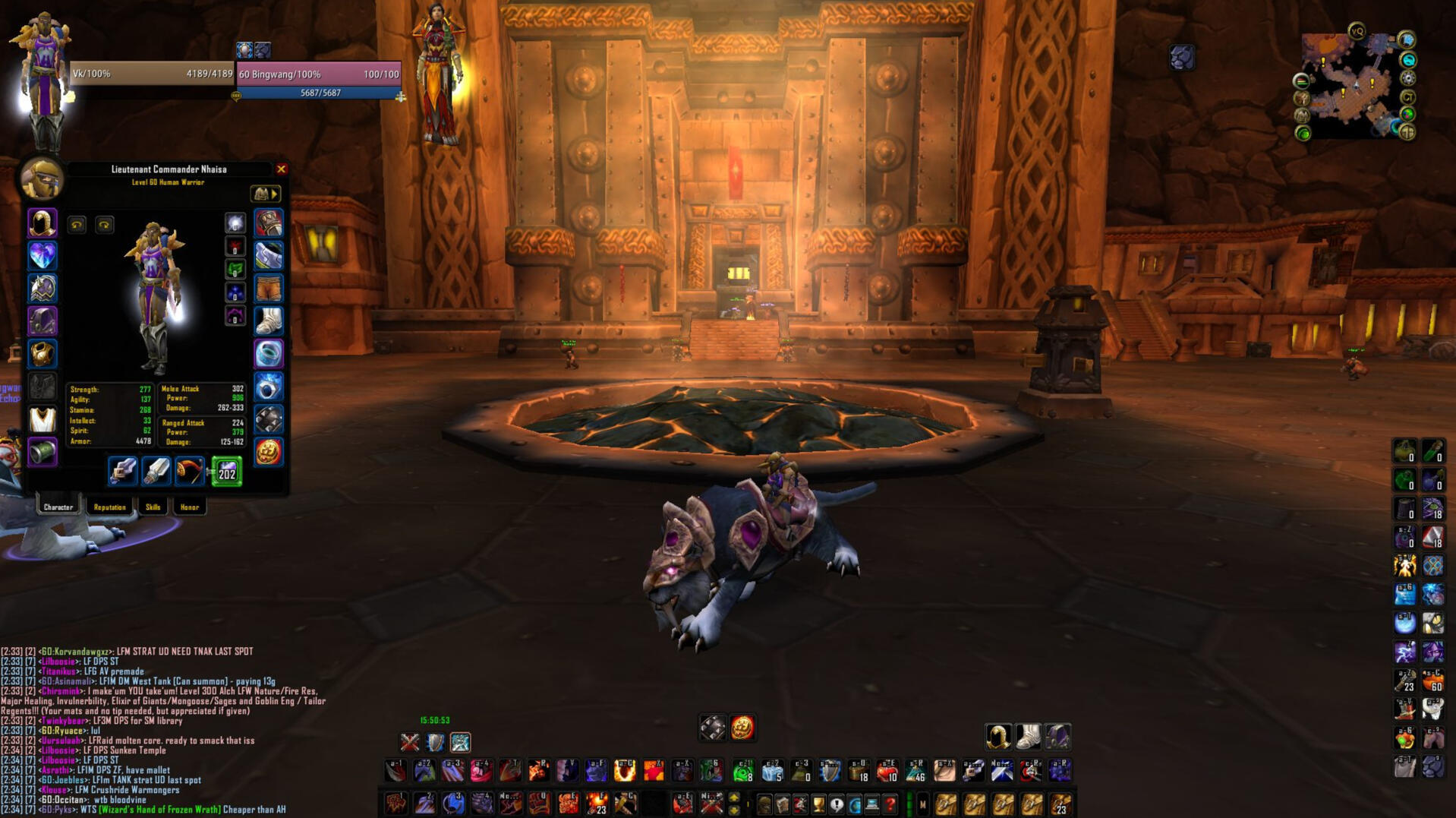Target the Bingwang unit frame
This screenshot has height=818, width=1456.
coord(318,74)
